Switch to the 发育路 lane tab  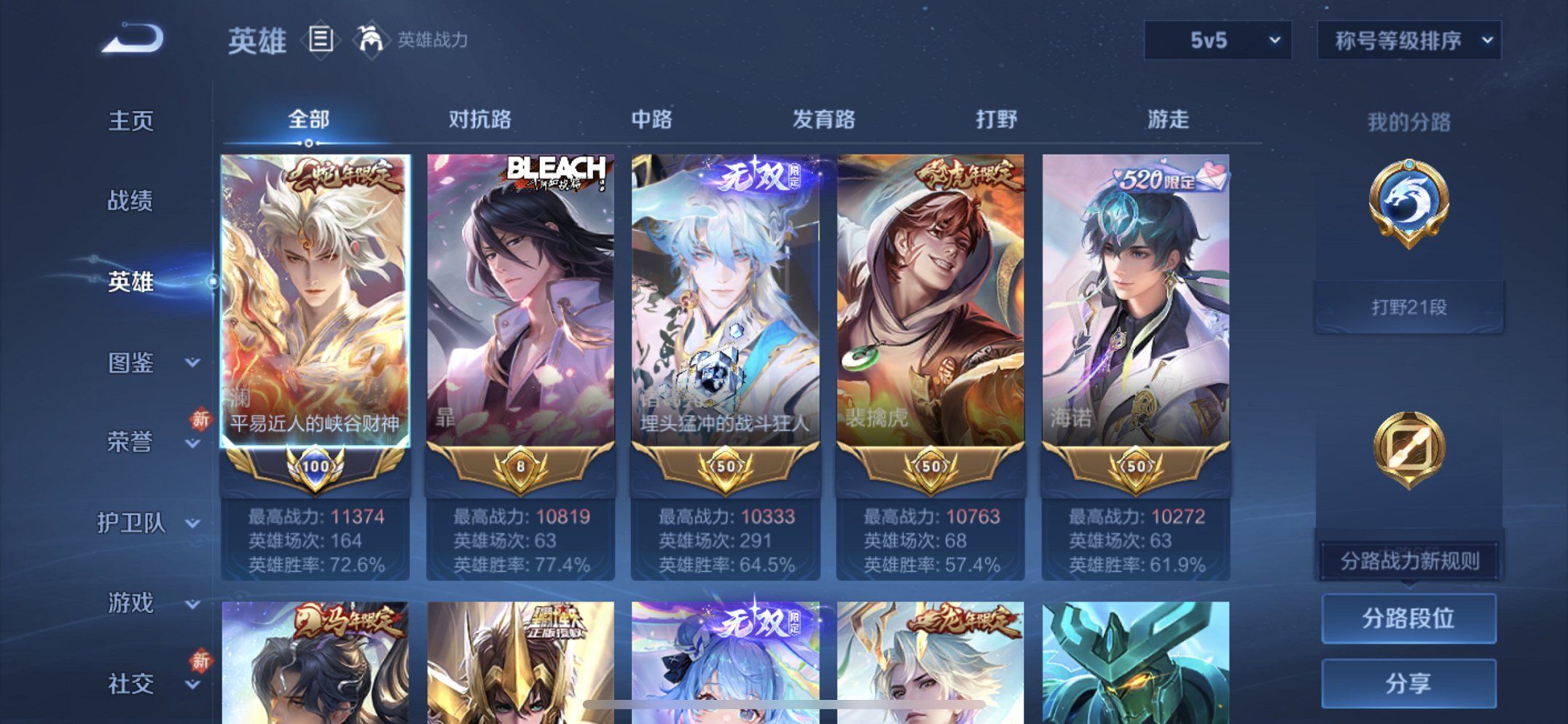point(824,120)
